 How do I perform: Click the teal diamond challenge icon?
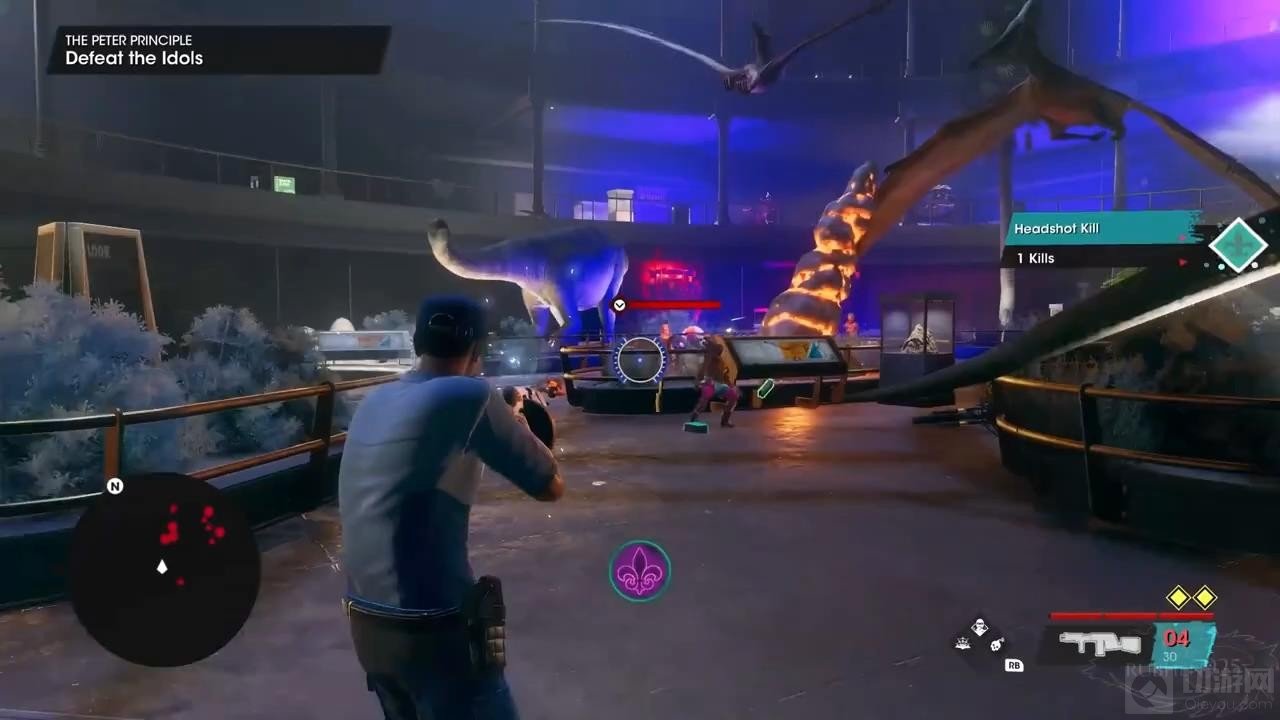[1238, 245]
